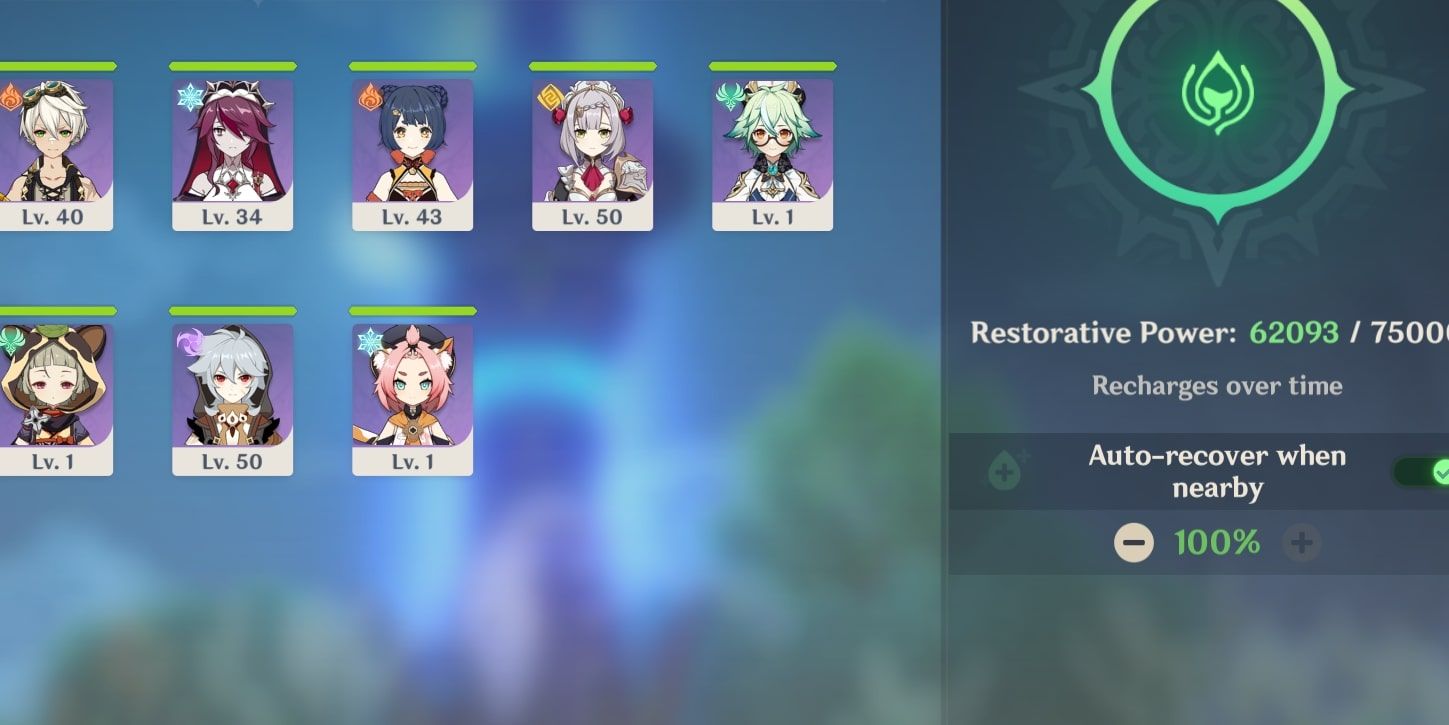Choose Rosaria's Lv. 34 character portrait
The height and width of the screenshot is (725, 1449).
(232, 154)
